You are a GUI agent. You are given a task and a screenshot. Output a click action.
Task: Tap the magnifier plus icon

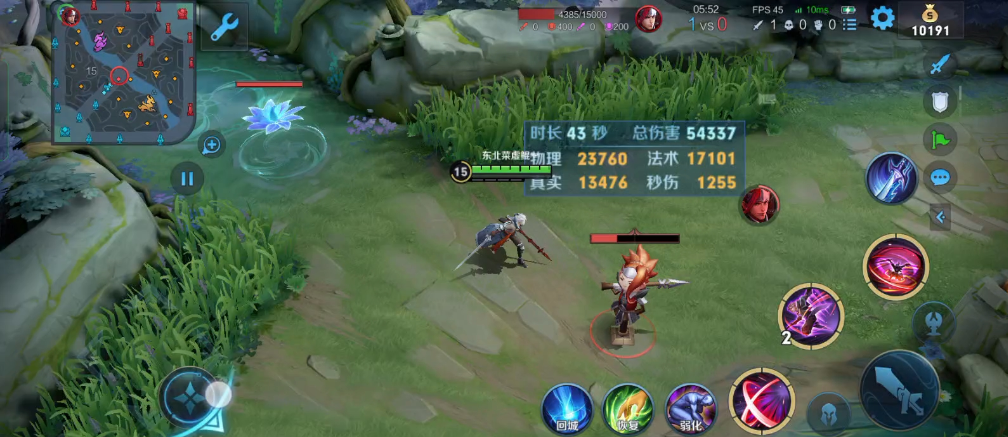click(212, 145)
